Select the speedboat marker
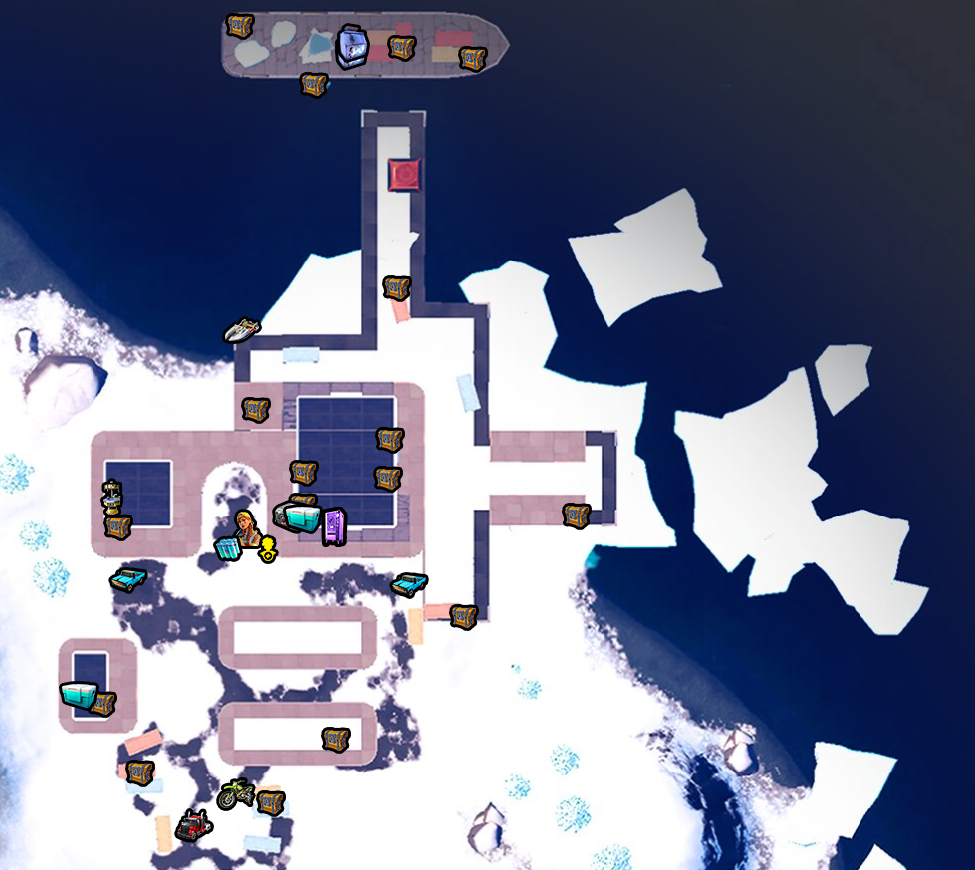The height and width of the screenshot is (870, 975). tap(241, 329)
